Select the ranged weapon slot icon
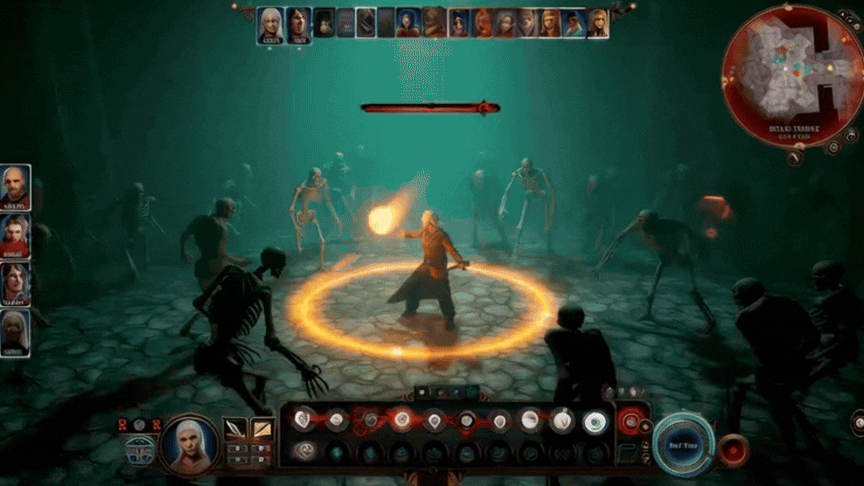This screenshot has height=486, width=864. tap(262, 429)
